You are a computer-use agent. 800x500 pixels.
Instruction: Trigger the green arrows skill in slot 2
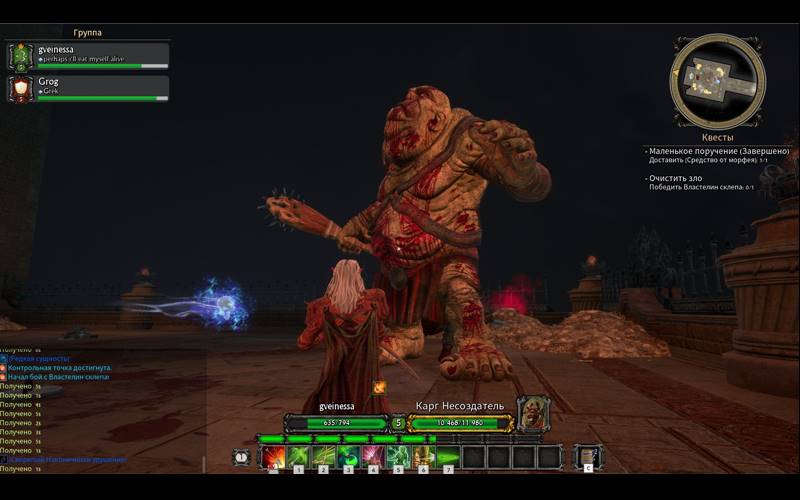pos(323,457)
